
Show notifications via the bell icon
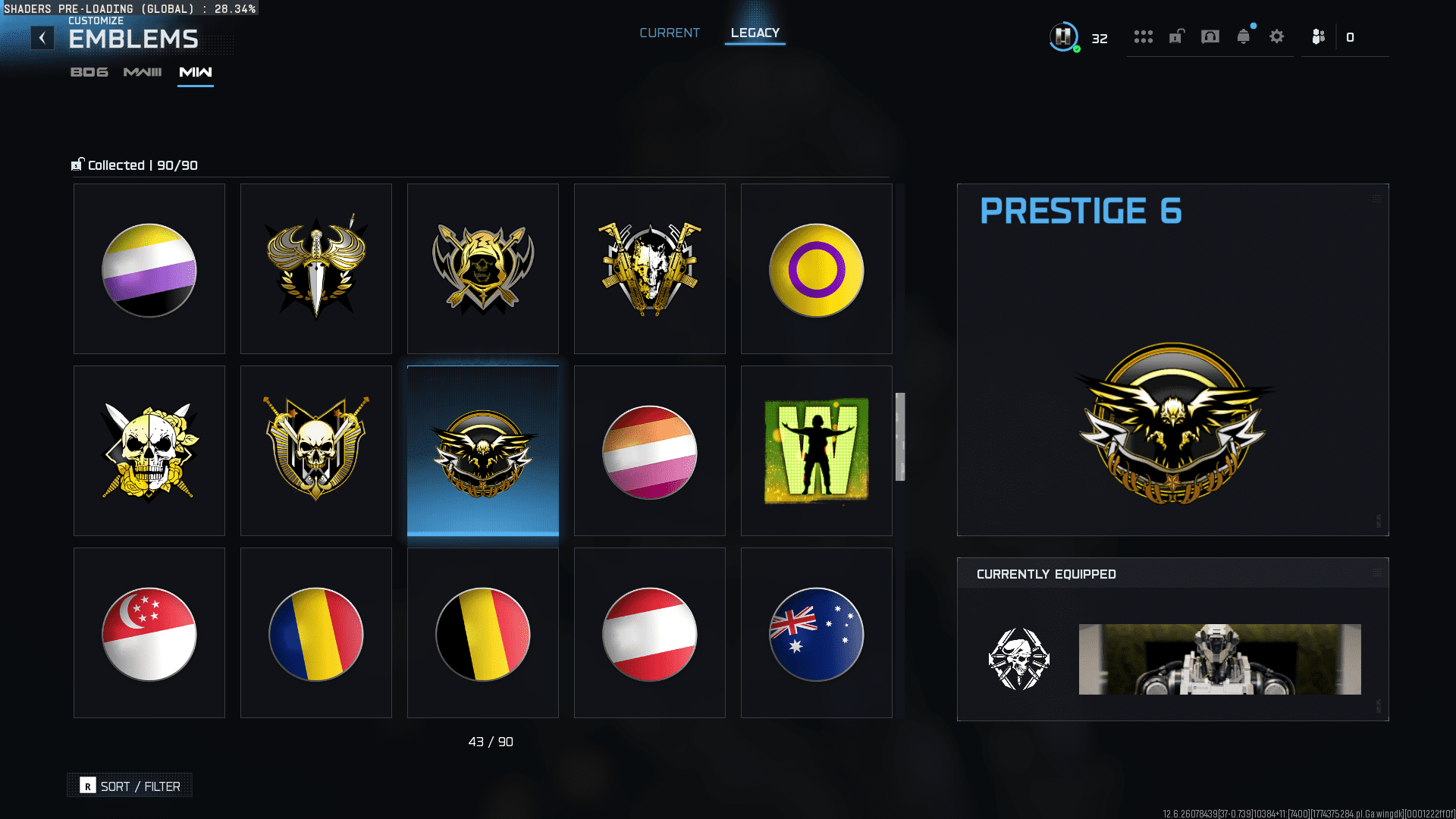click(1243, 36)
